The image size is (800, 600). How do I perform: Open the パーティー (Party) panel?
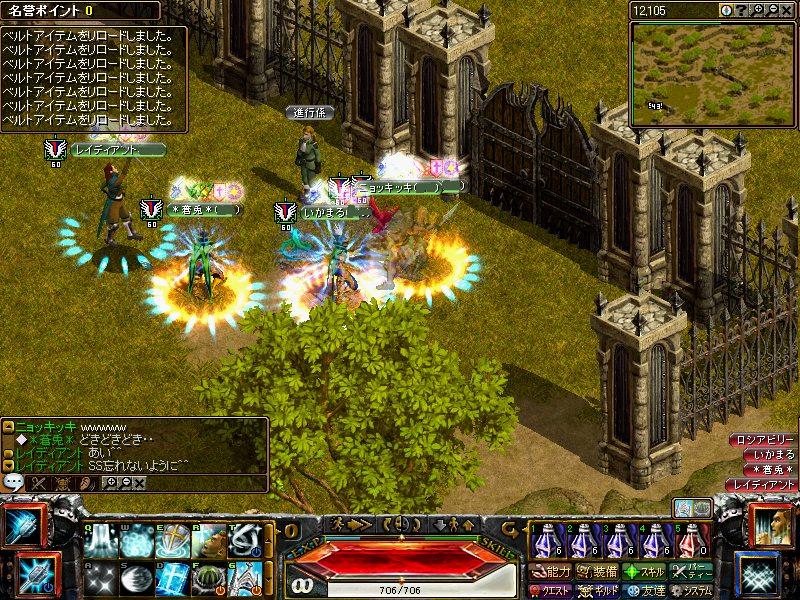690,573
